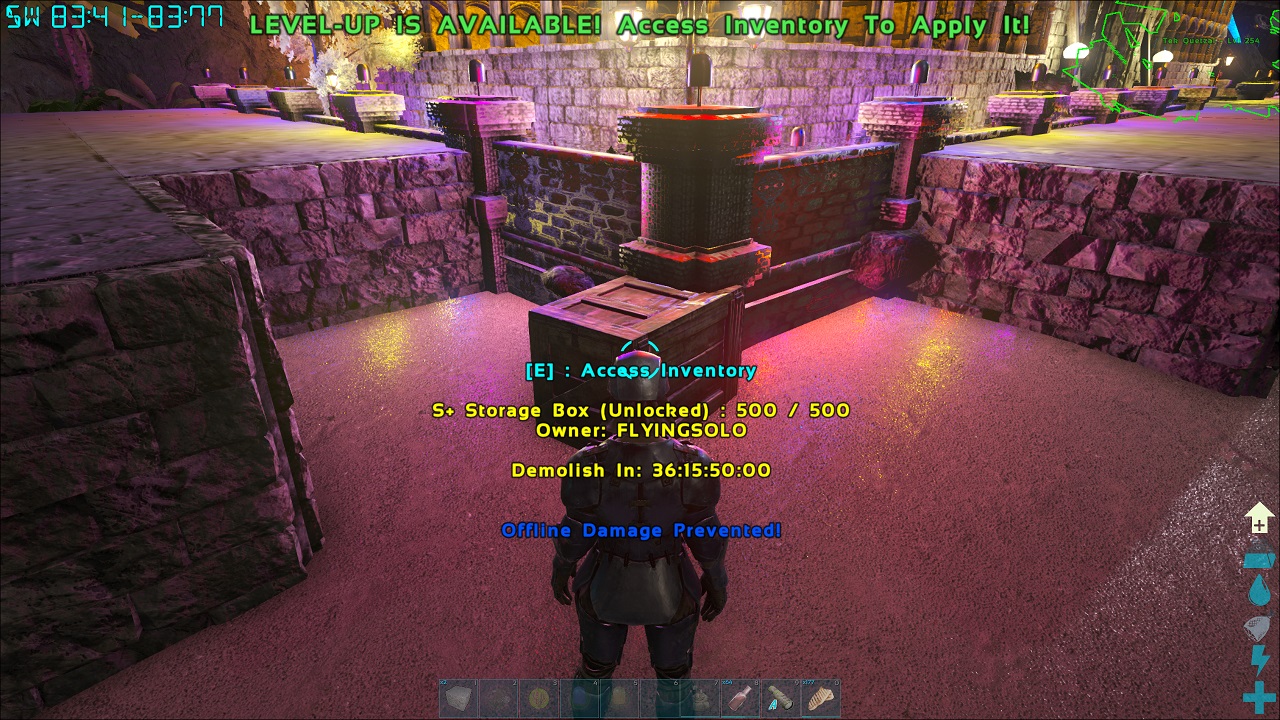Select the cooked meat hotbar slot

(820, 698)
